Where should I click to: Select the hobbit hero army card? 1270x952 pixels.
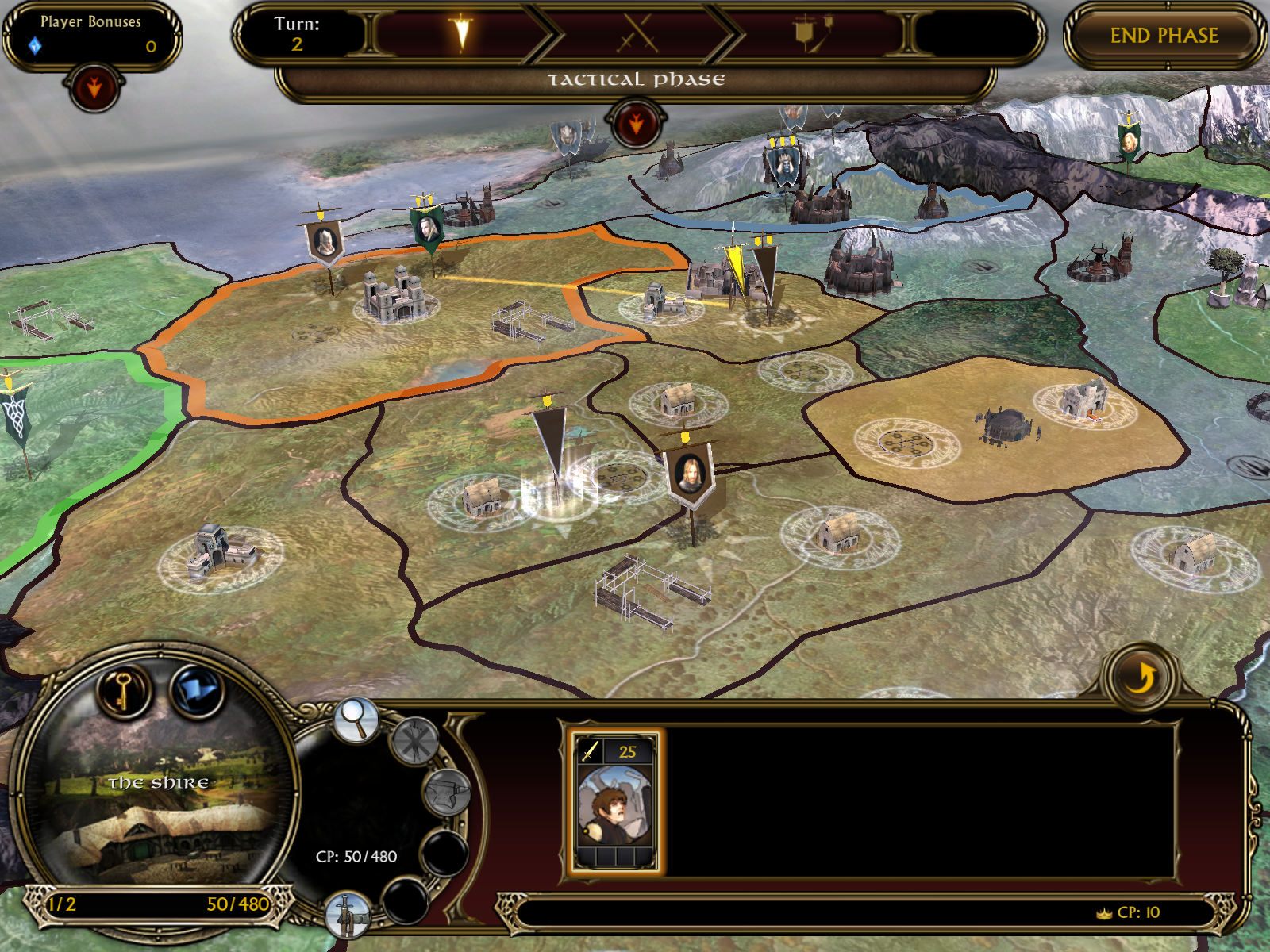615,803
